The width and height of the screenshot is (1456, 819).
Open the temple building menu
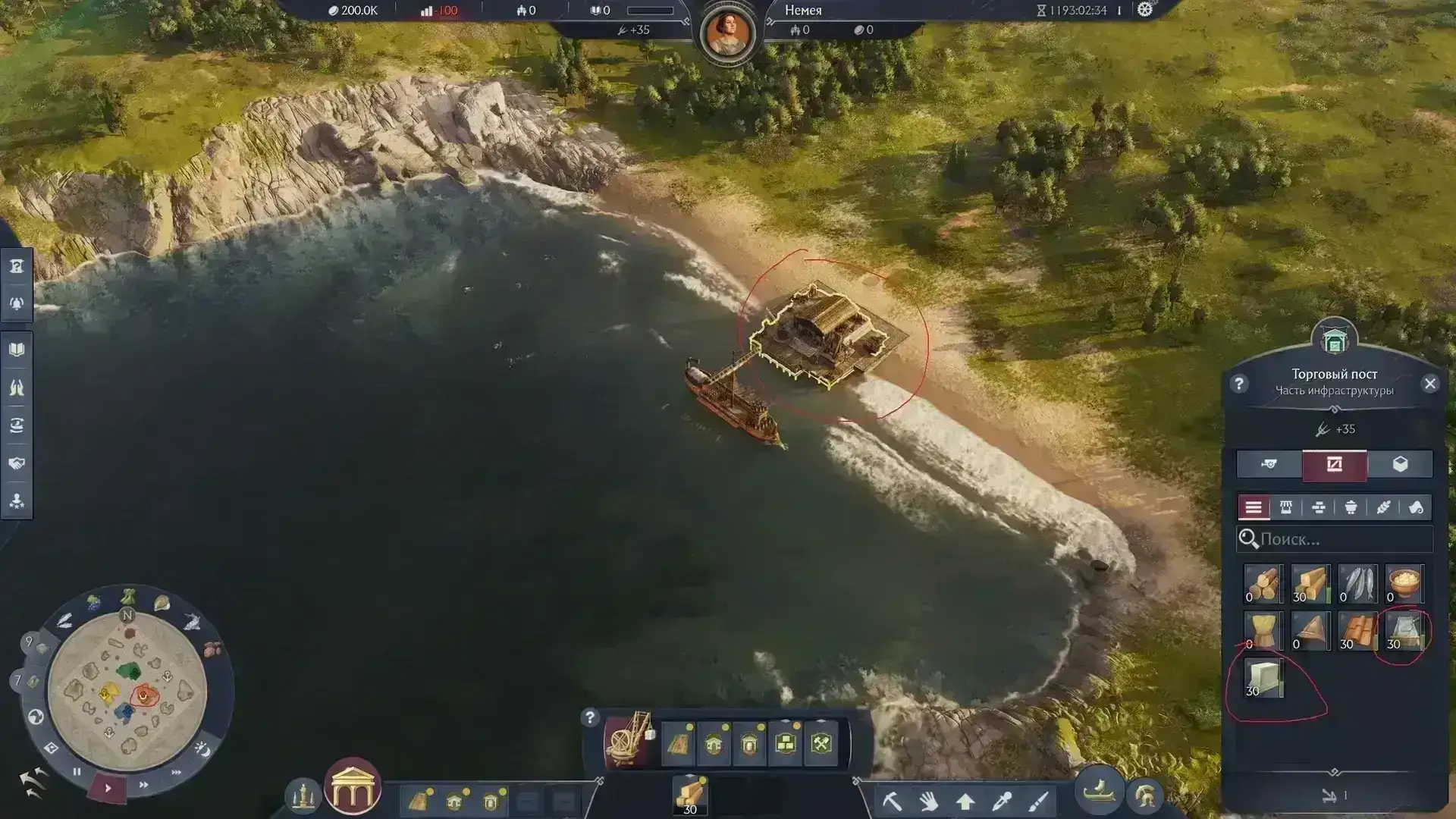click(x=352, y=786)
